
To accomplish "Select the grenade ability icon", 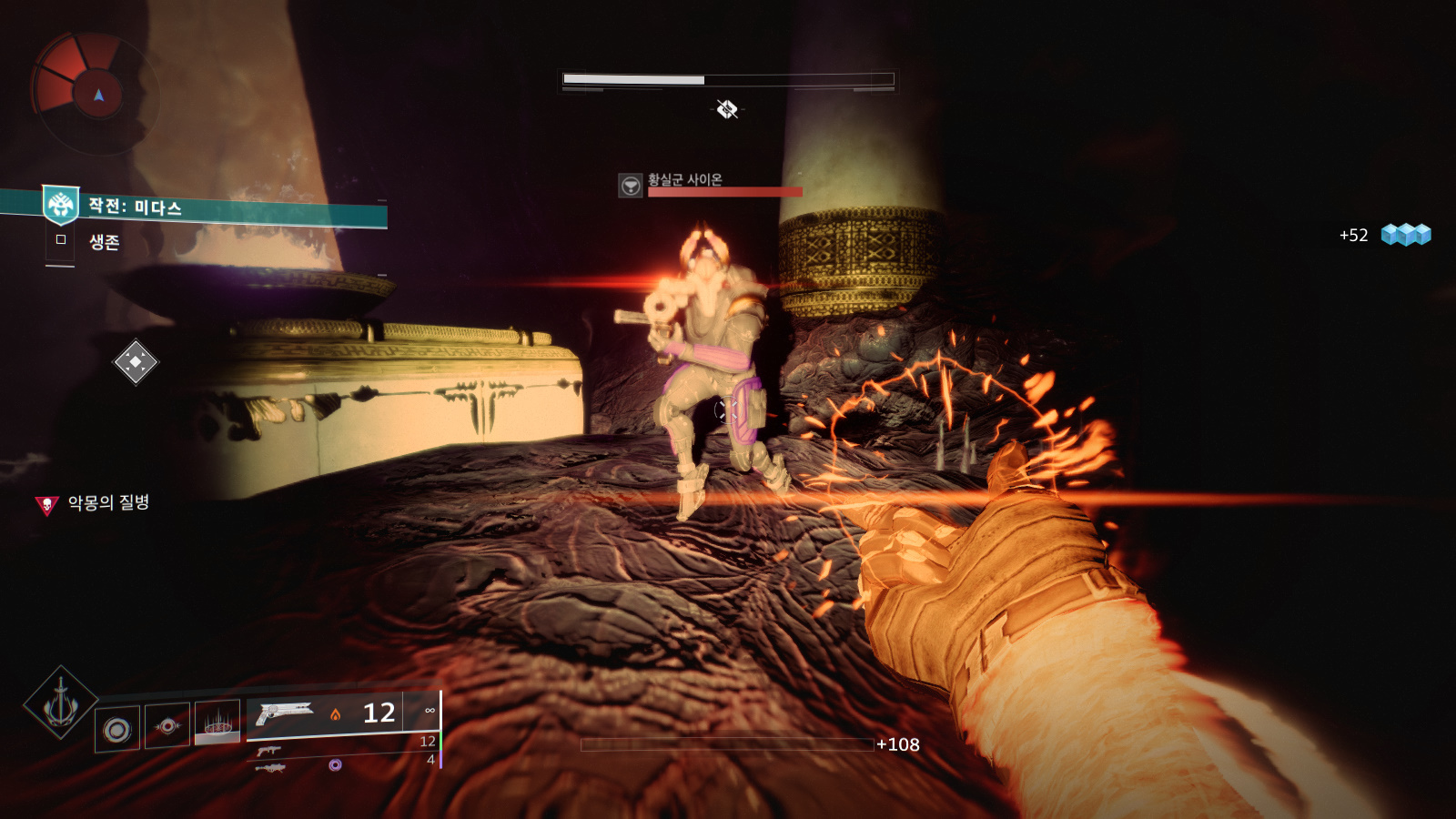I will coord(117,729).
